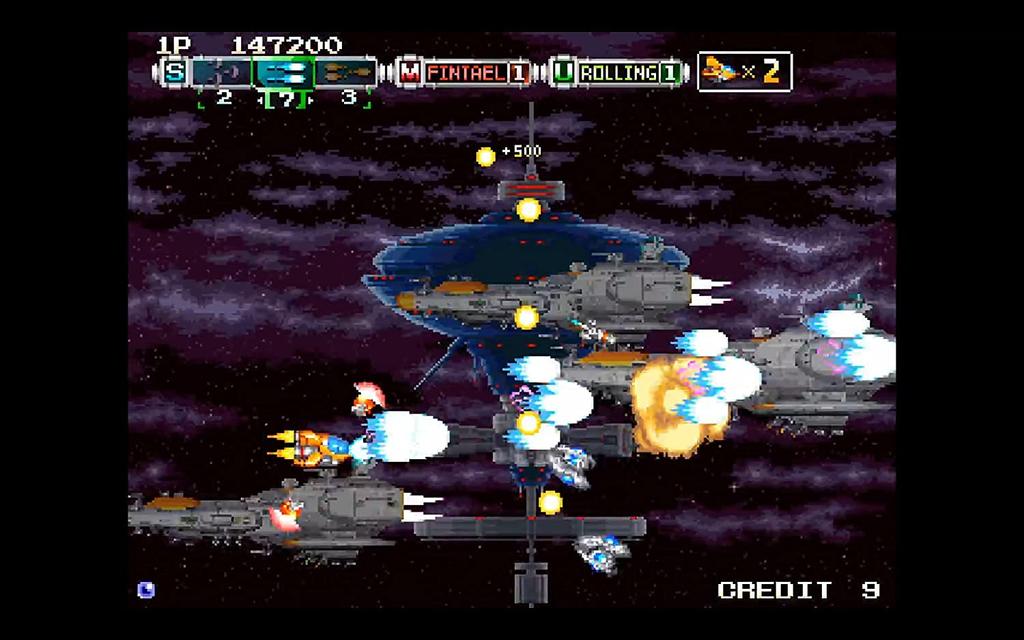
Task: Select the highlighted cyan triple-shot weapon slot
Action: tap(283, 72)
